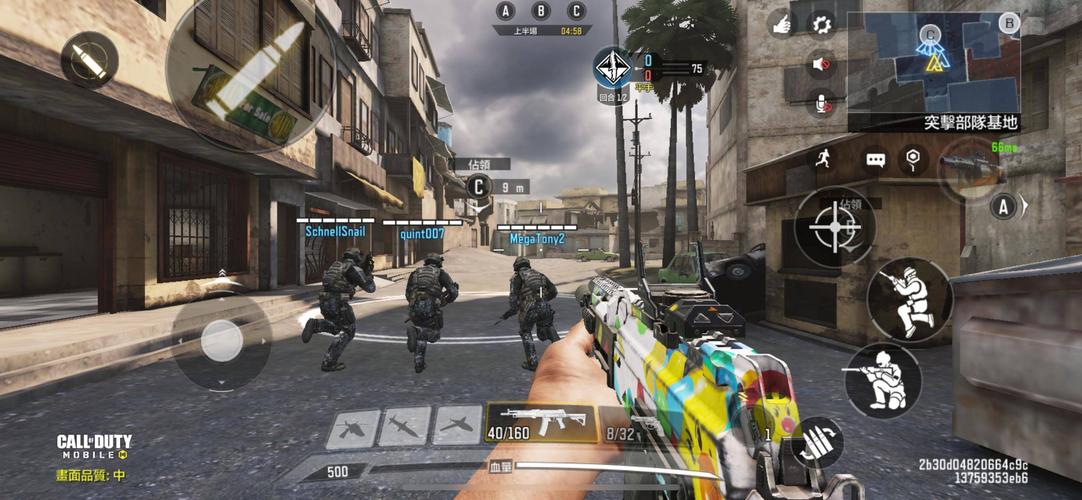1082x500 pixels.
Task: Tap the large bullet fire button
Action: pos(250,72)
